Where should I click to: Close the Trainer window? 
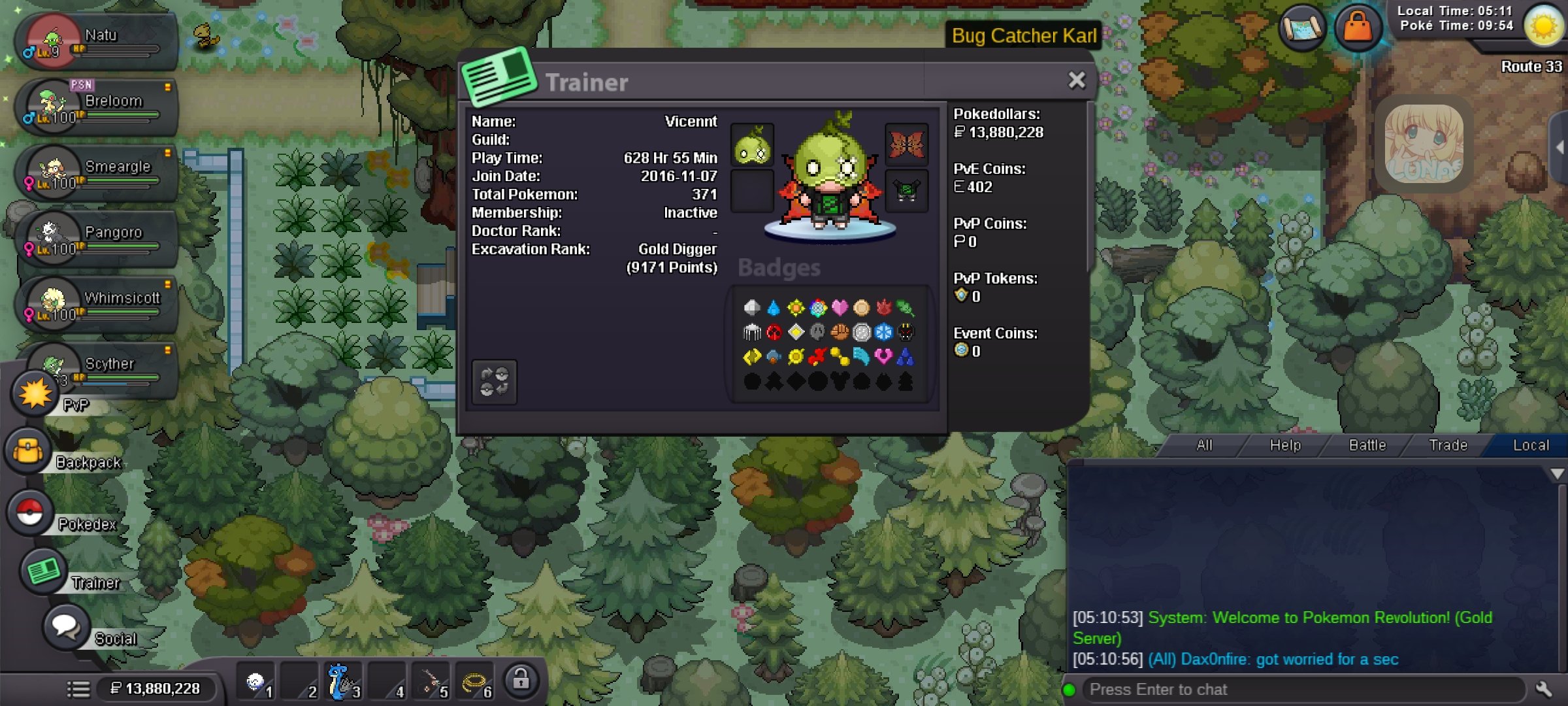tap(1076, 80)
